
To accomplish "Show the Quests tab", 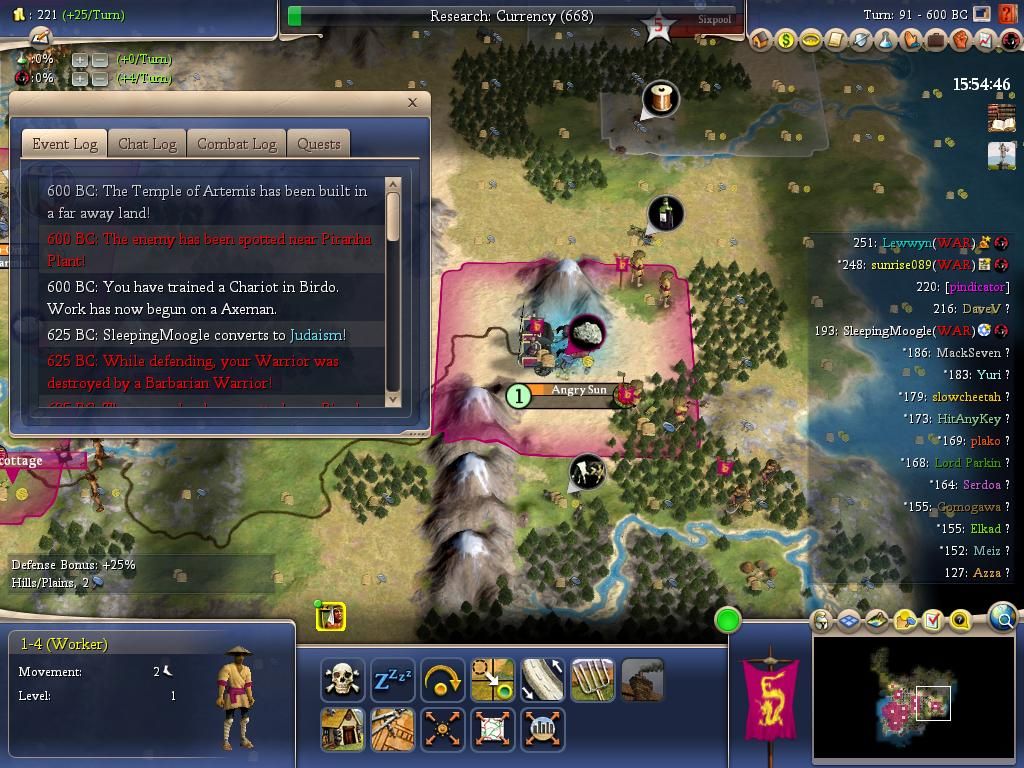I will (319, 144).
